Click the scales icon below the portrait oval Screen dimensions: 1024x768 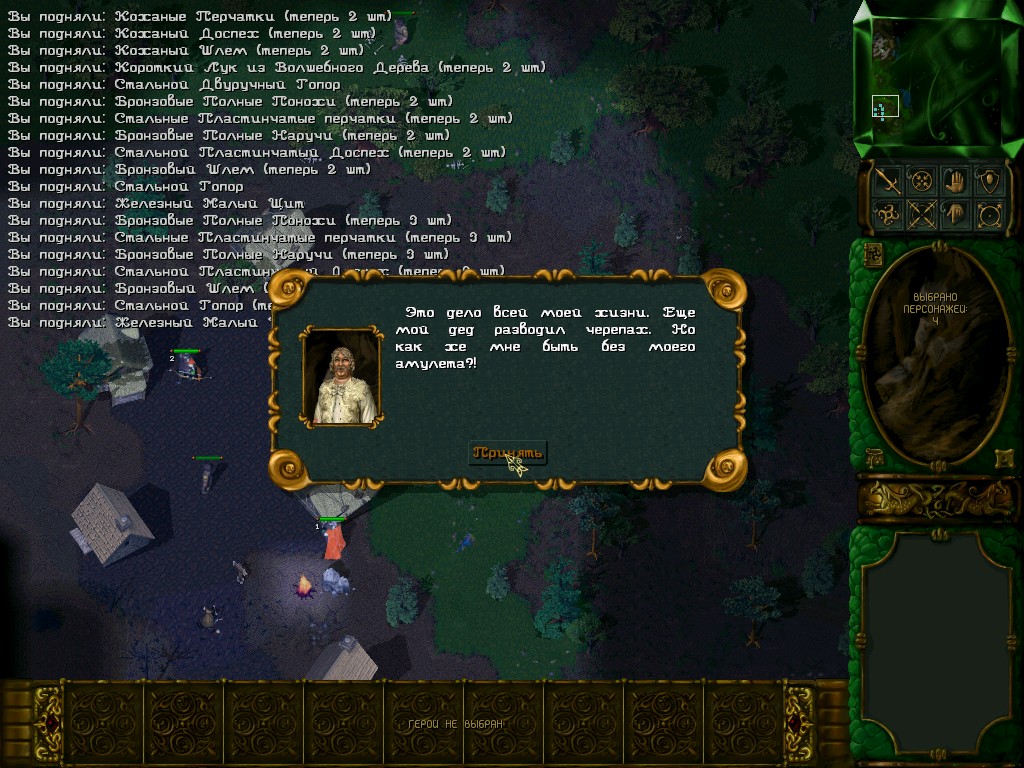pyautogui.click(x=872, y=457)
